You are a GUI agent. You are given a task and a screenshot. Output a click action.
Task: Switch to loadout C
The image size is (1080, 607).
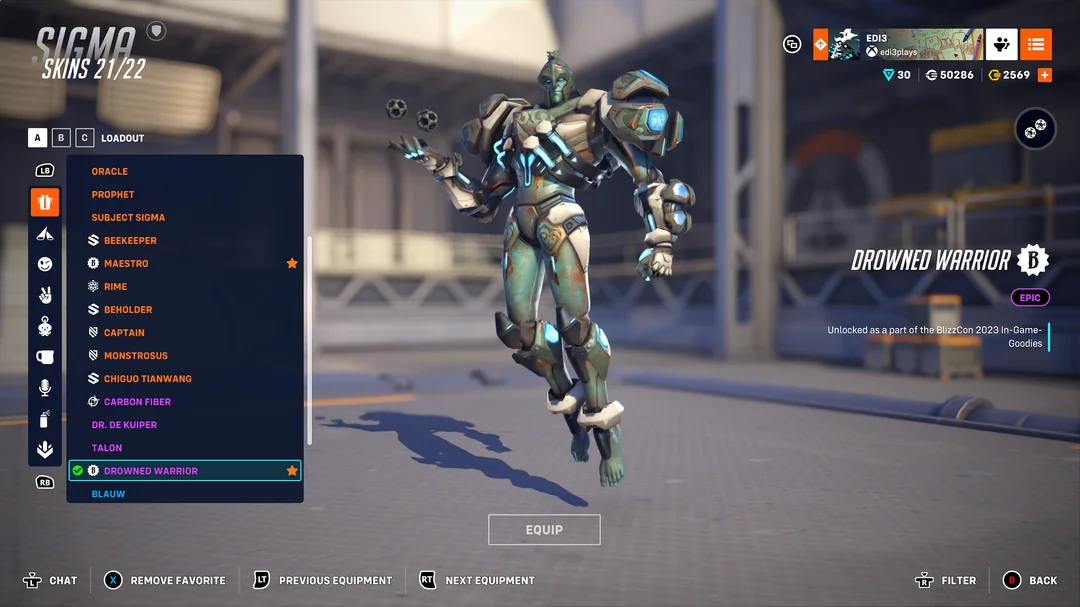point(85,138)
